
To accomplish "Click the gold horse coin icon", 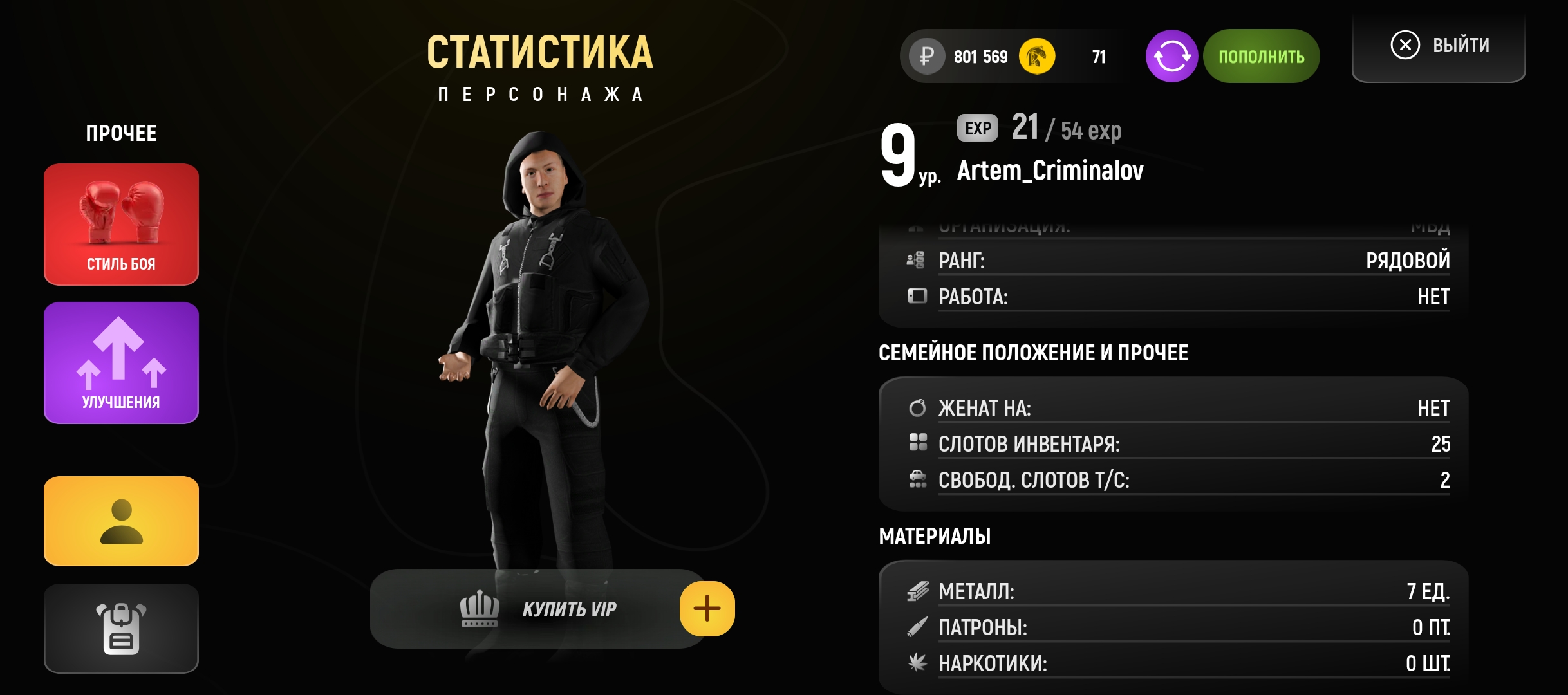I will click(x=1036, y=57).
